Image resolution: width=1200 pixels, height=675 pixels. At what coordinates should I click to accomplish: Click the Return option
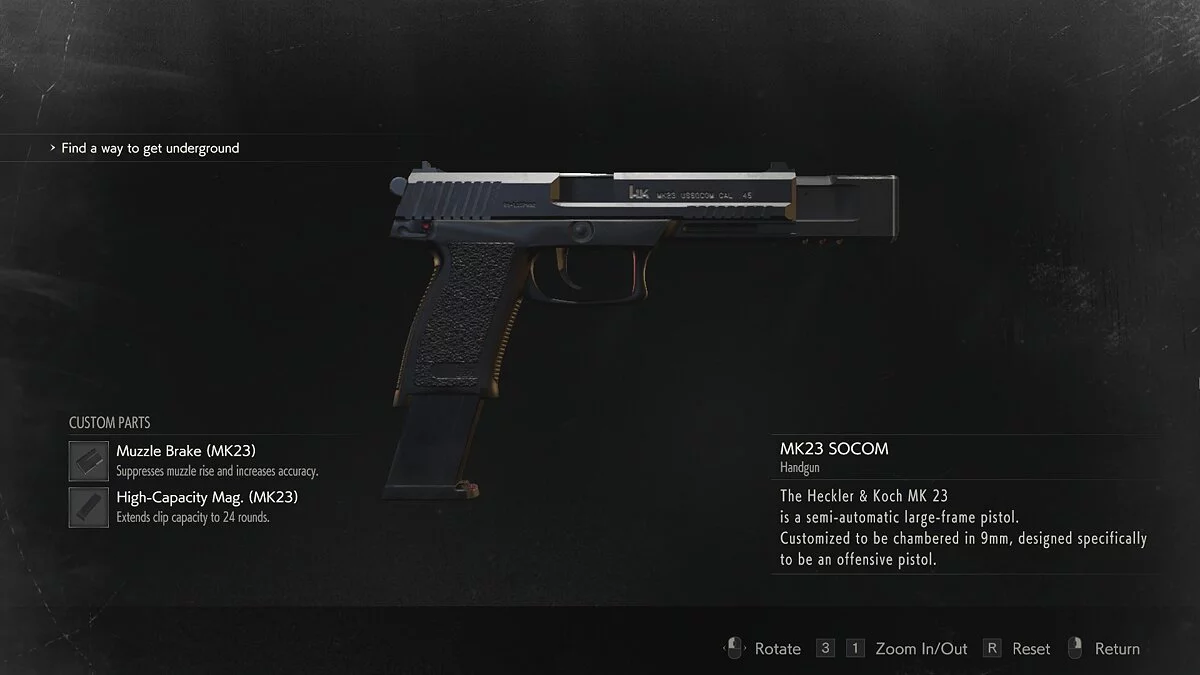tap(1116, 649)
